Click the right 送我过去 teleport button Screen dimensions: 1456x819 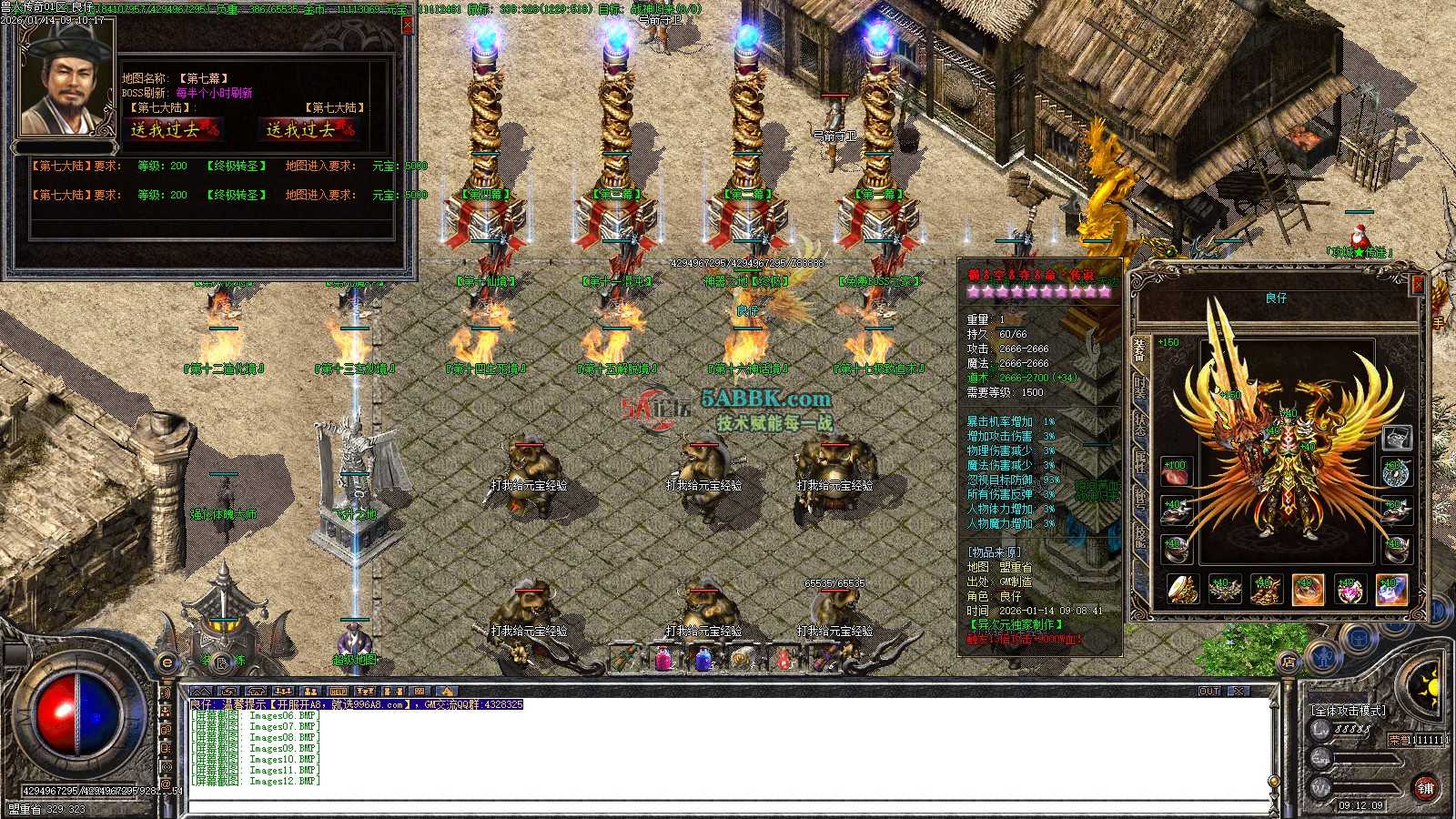click(309, 130)
